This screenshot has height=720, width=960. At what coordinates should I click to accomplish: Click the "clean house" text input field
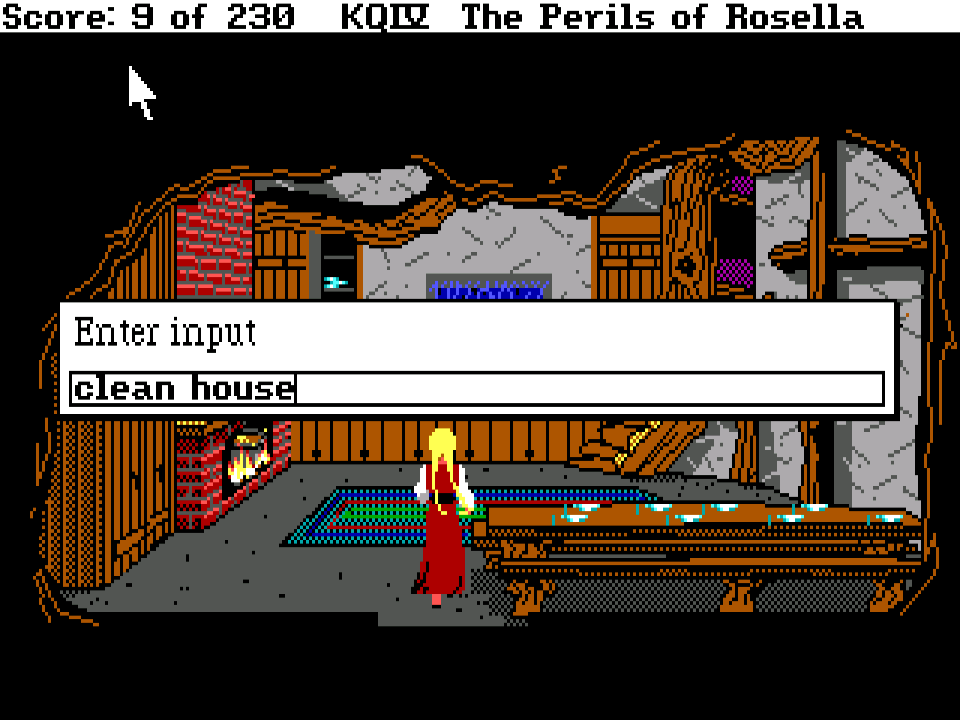tap(477, 389)
